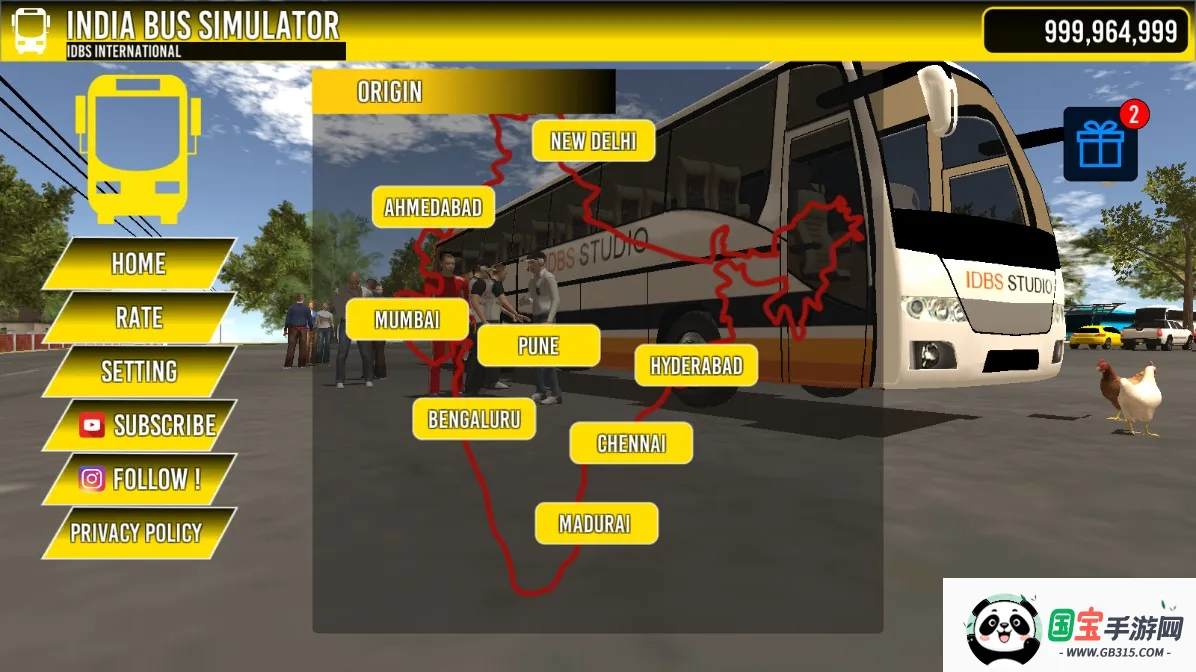Select Madurai as origin city
This screenshot has width=1196, height=672.
(x=596, y=524)
